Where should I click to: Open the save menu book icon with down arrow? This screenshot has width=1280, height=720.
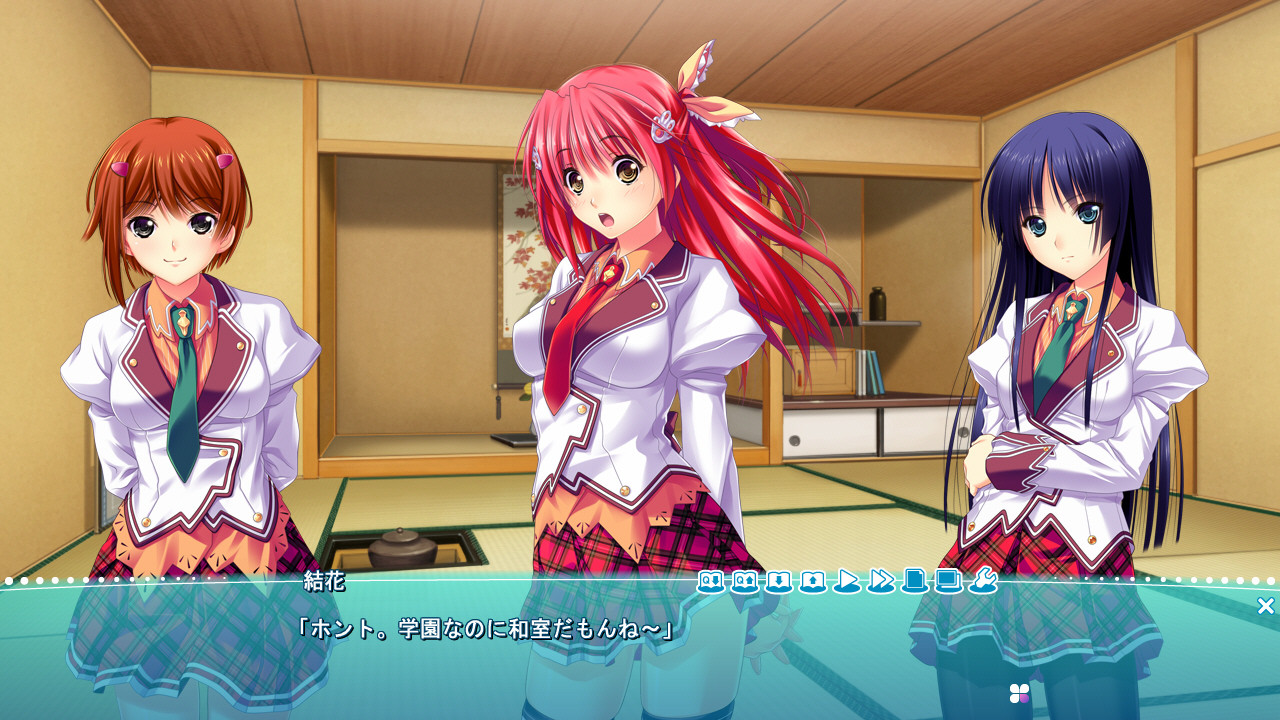(x=779, y=580)
